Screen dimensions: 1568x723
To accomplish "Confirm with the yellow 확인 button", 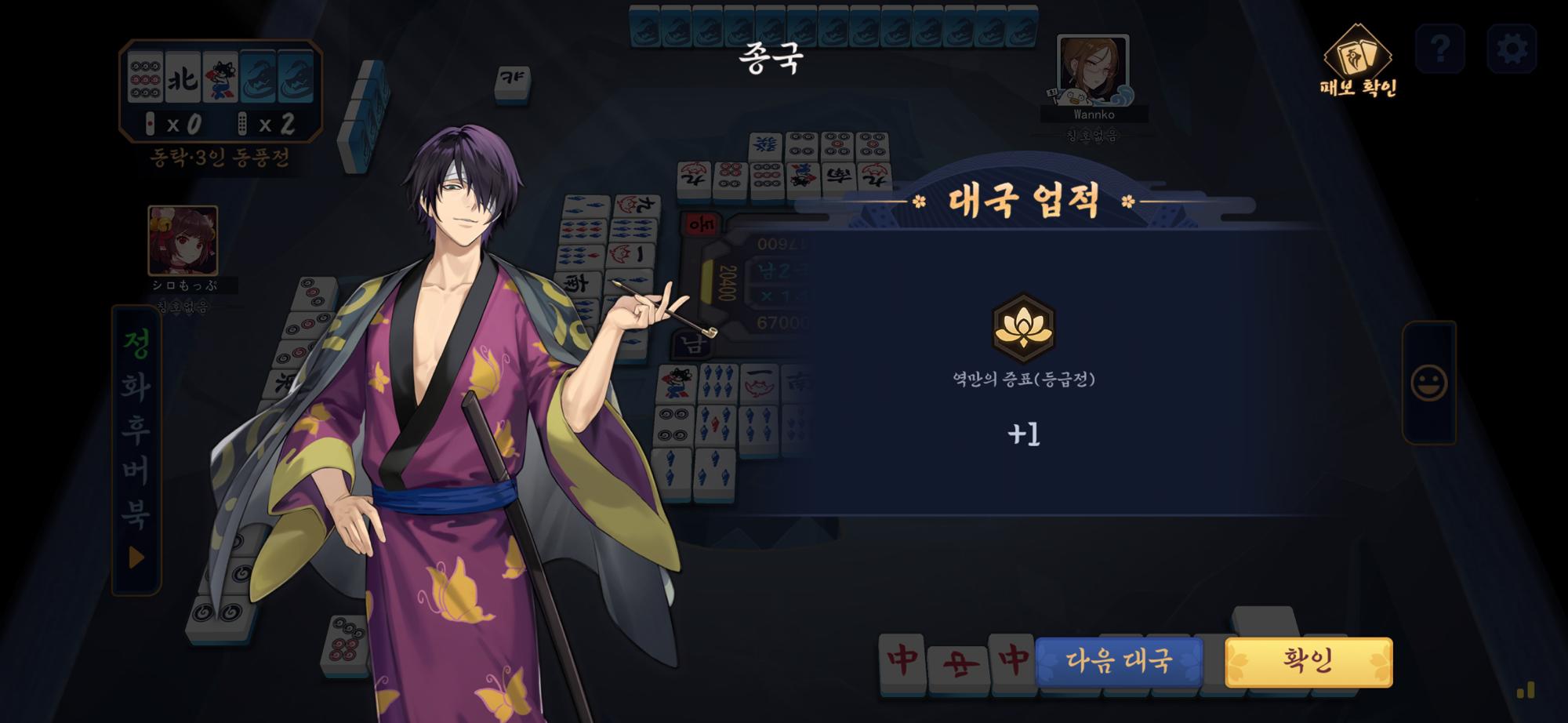I will point(1308,662).
